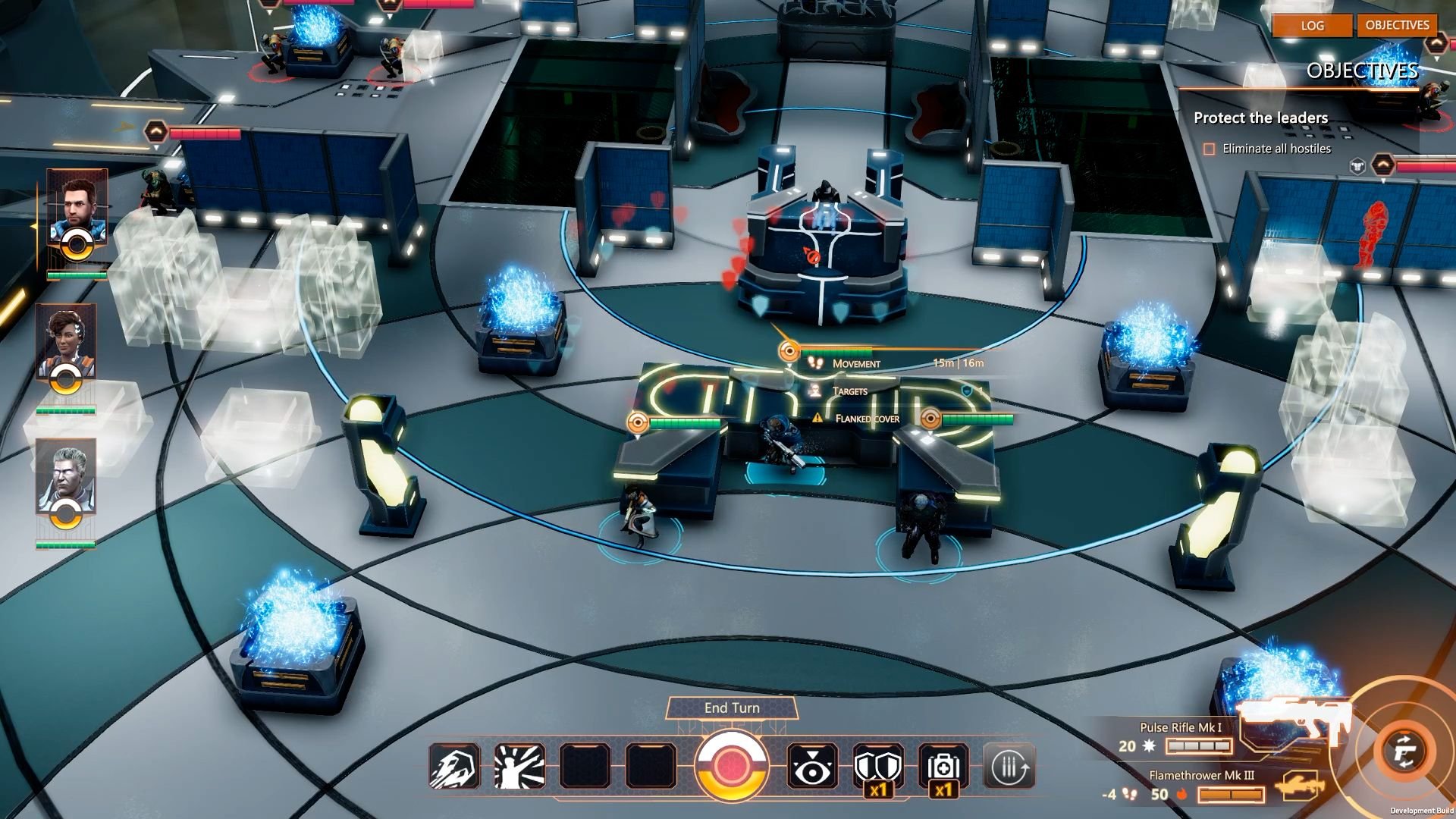
Task: Use the double shield defend ability
Action: coord(878,767)
